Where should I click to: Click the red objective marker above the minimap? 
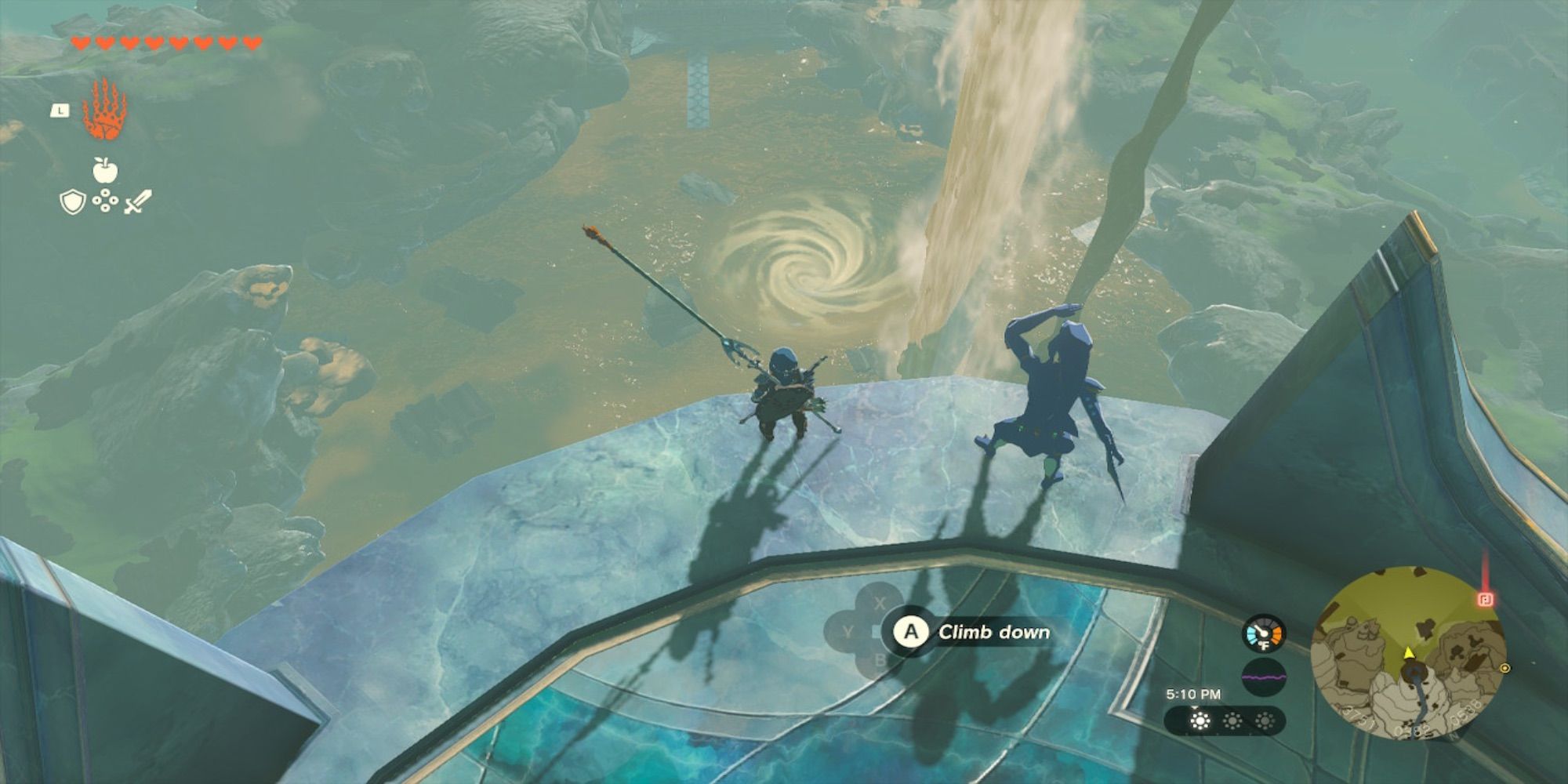(x=1484, y=598)
